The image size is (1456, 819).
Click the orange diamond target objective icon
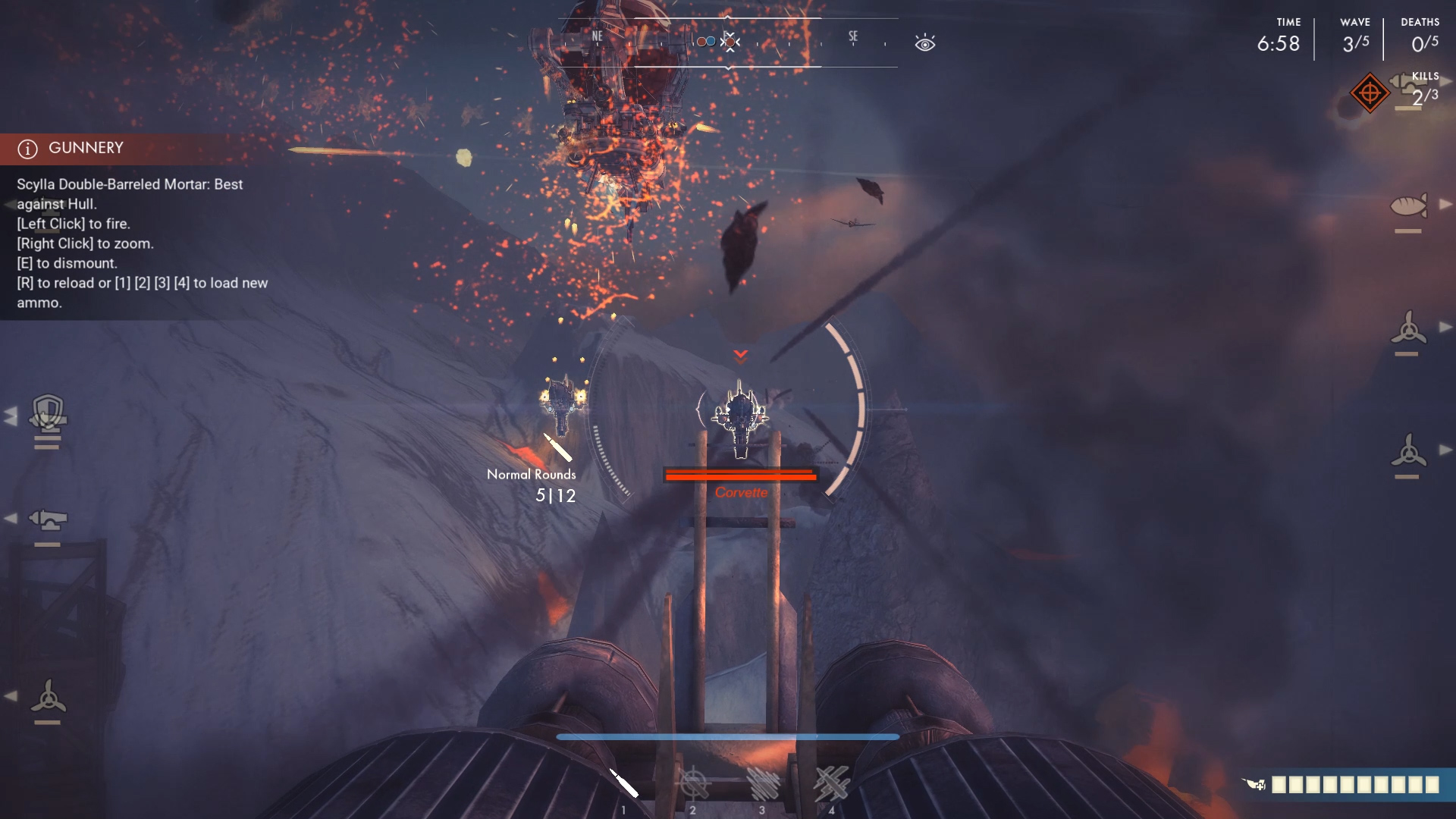(x=1370, y=93)
